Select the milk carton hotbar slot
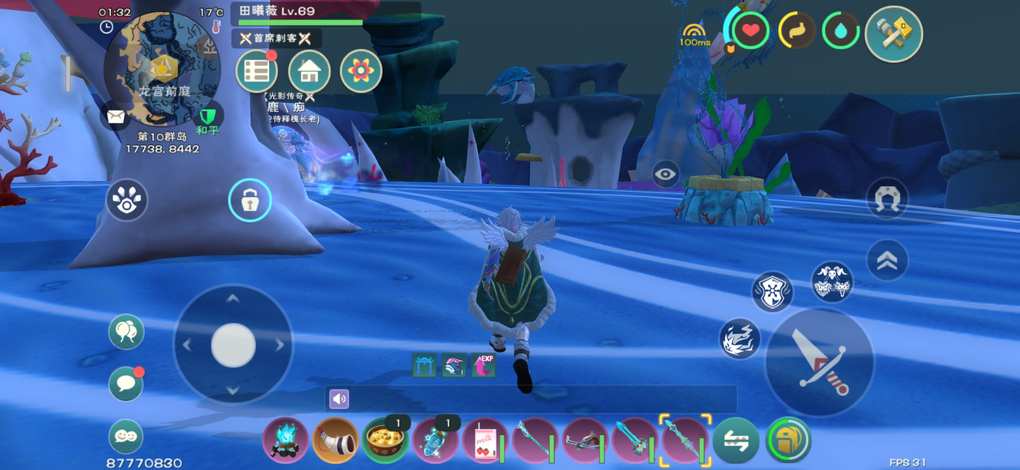This screenshot has height=470, width=1020. 484,439
